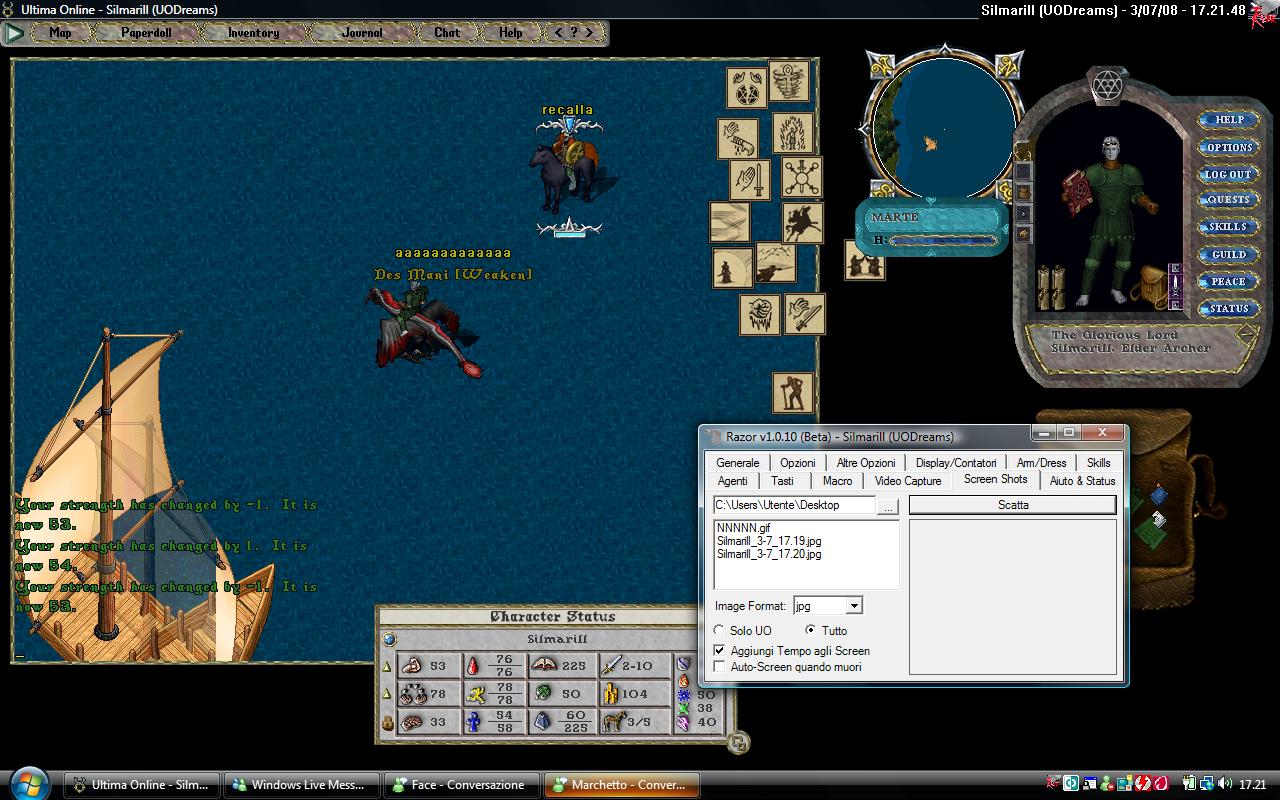Open OPTIONS on the paperdoll

(1228, 147)
